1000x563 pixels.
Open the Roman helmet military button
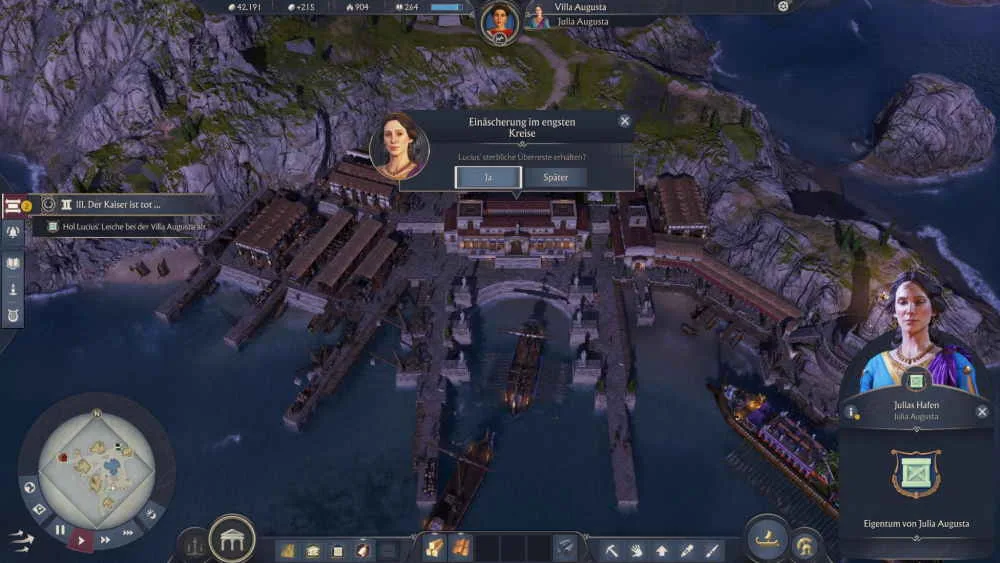tap(805, 547)
